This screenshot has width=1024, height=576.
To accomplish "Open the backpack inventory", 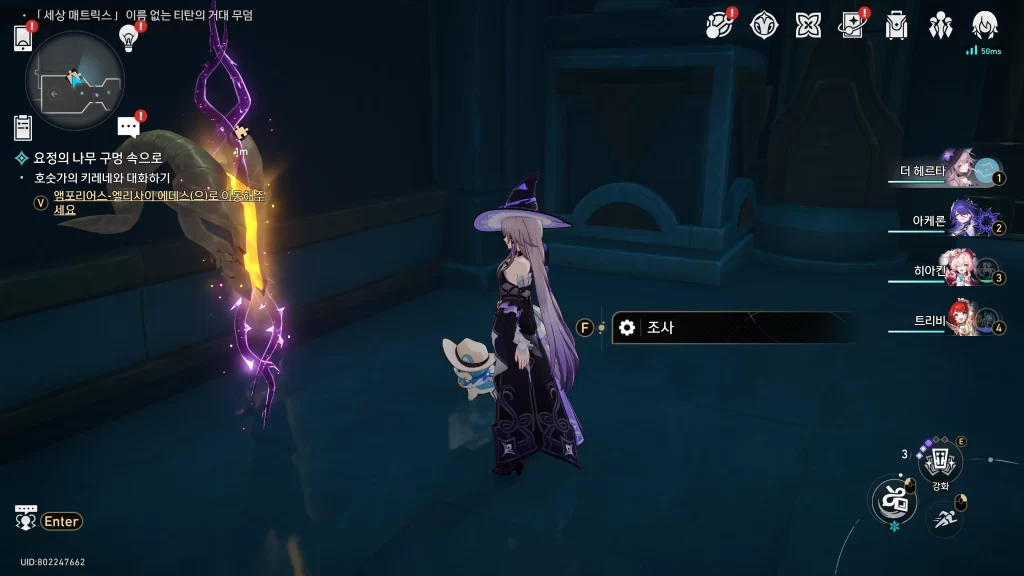I will tap(896, 25).
